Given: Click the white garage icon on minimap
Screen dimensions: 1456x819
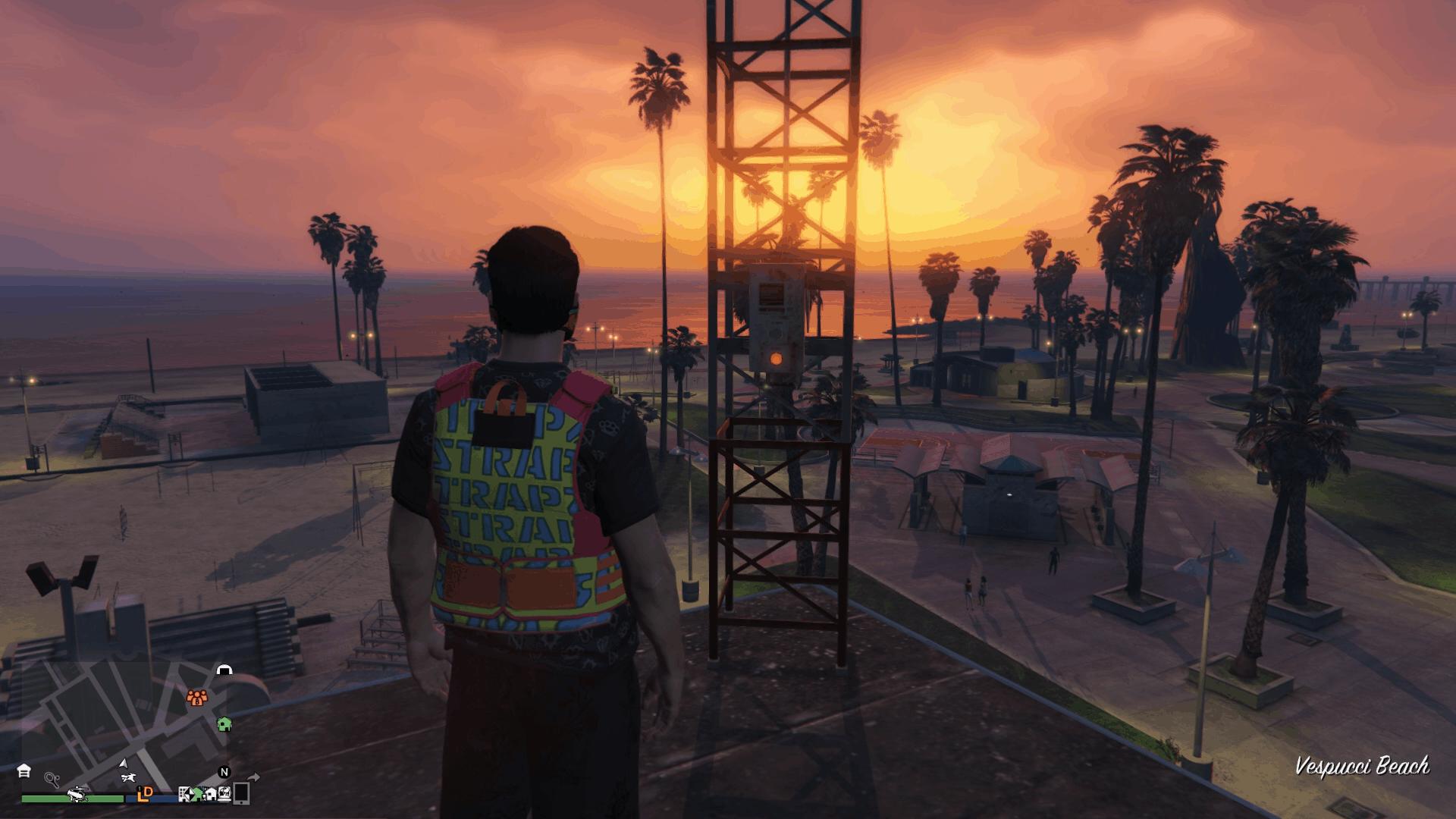Looking at the screenshot, I should pyautogui.click(x=24, y=771).
